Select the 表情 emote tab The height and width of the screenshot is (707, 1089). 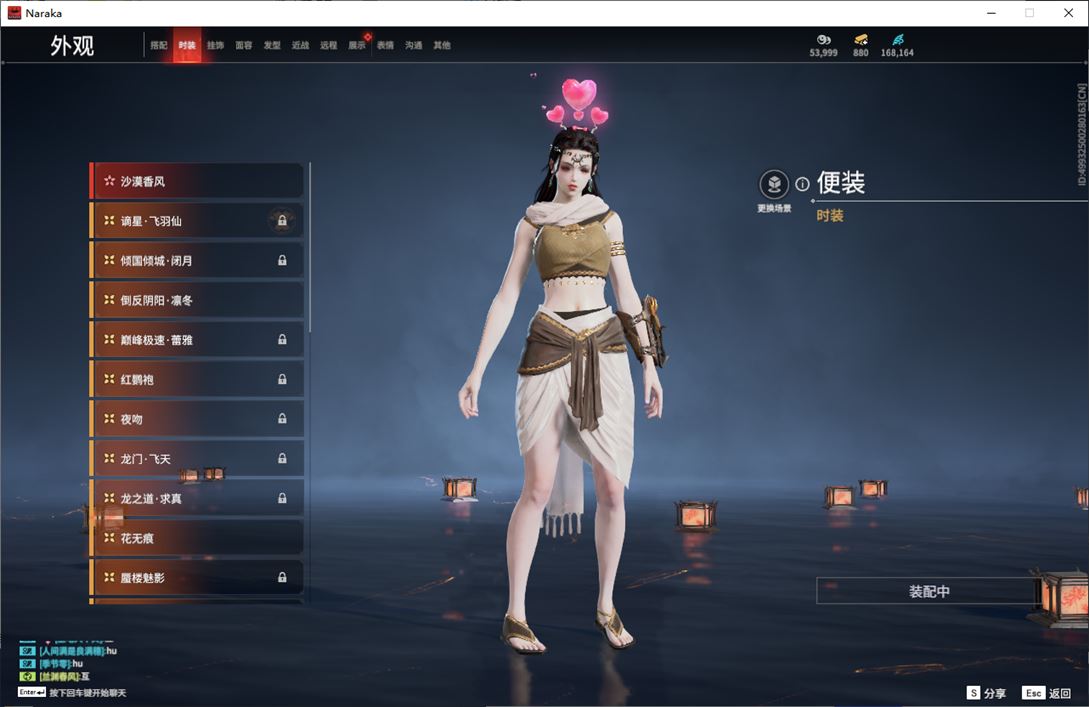(385, 46)
